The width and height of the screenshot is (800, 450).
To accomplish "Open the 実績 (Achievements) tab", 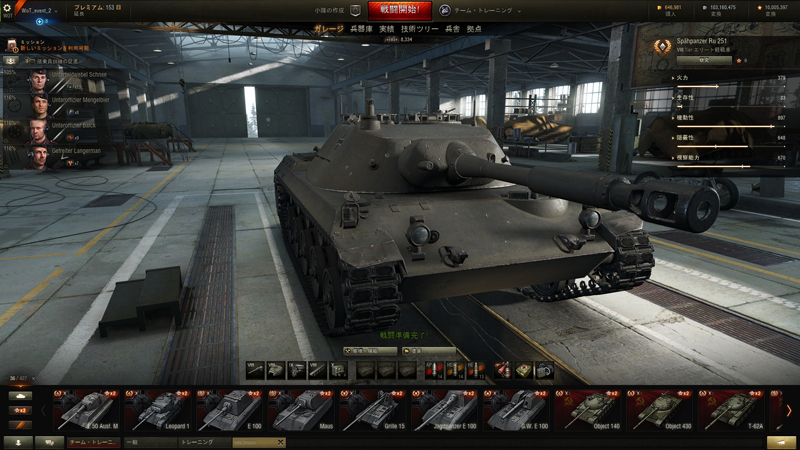I will point(386,29).
